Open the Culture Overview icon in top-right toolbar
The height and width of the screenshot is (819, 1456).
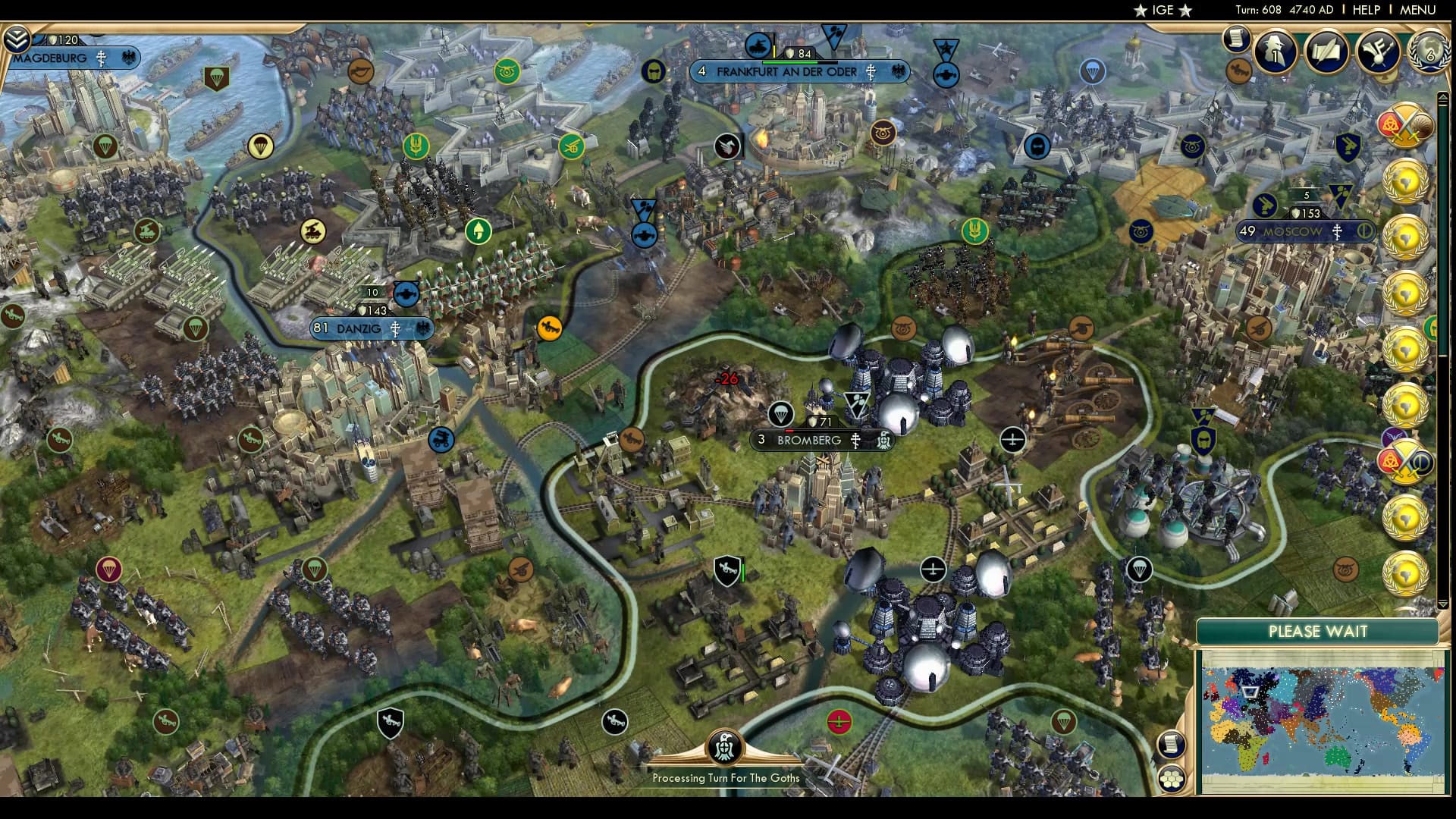pos(1378,50)
